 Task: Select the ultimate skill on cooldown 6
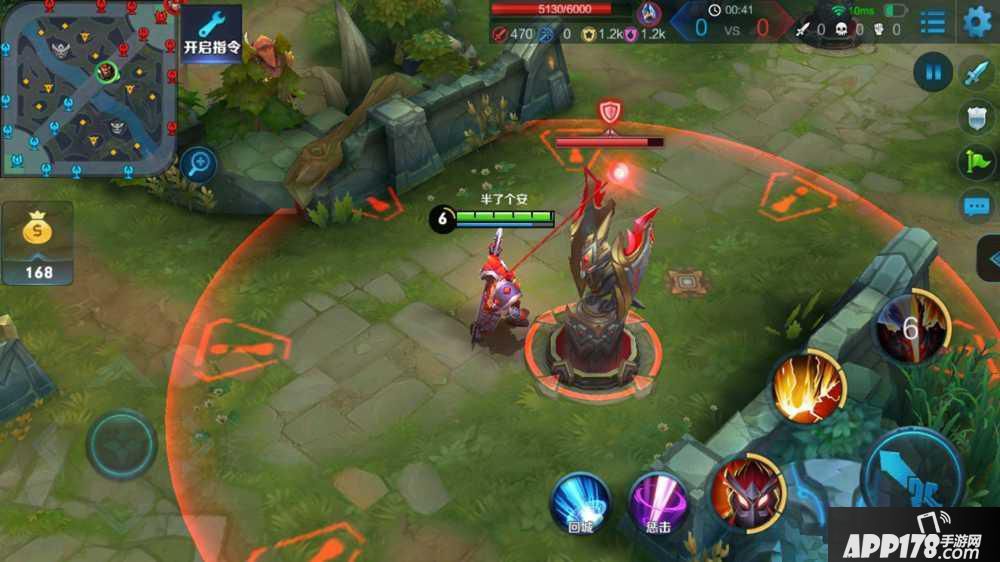pyautogui.click(x=911, y=327)
